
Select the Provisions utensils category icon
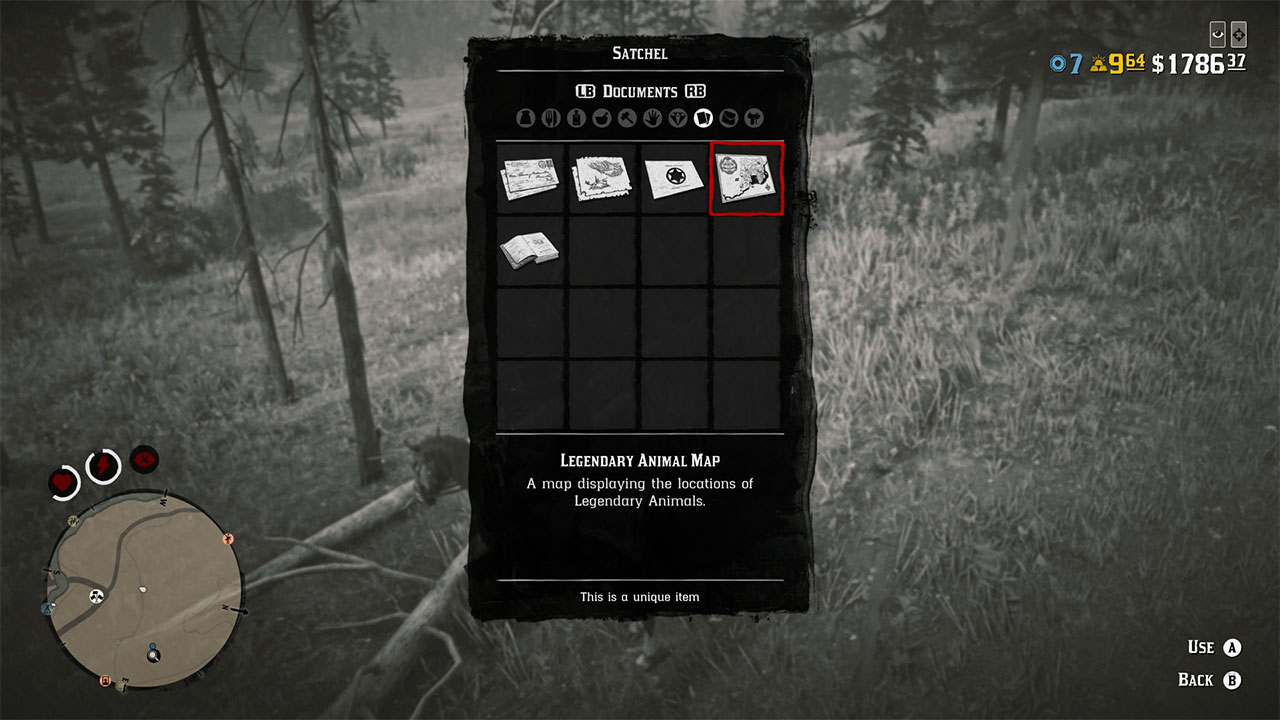point(551,117)
